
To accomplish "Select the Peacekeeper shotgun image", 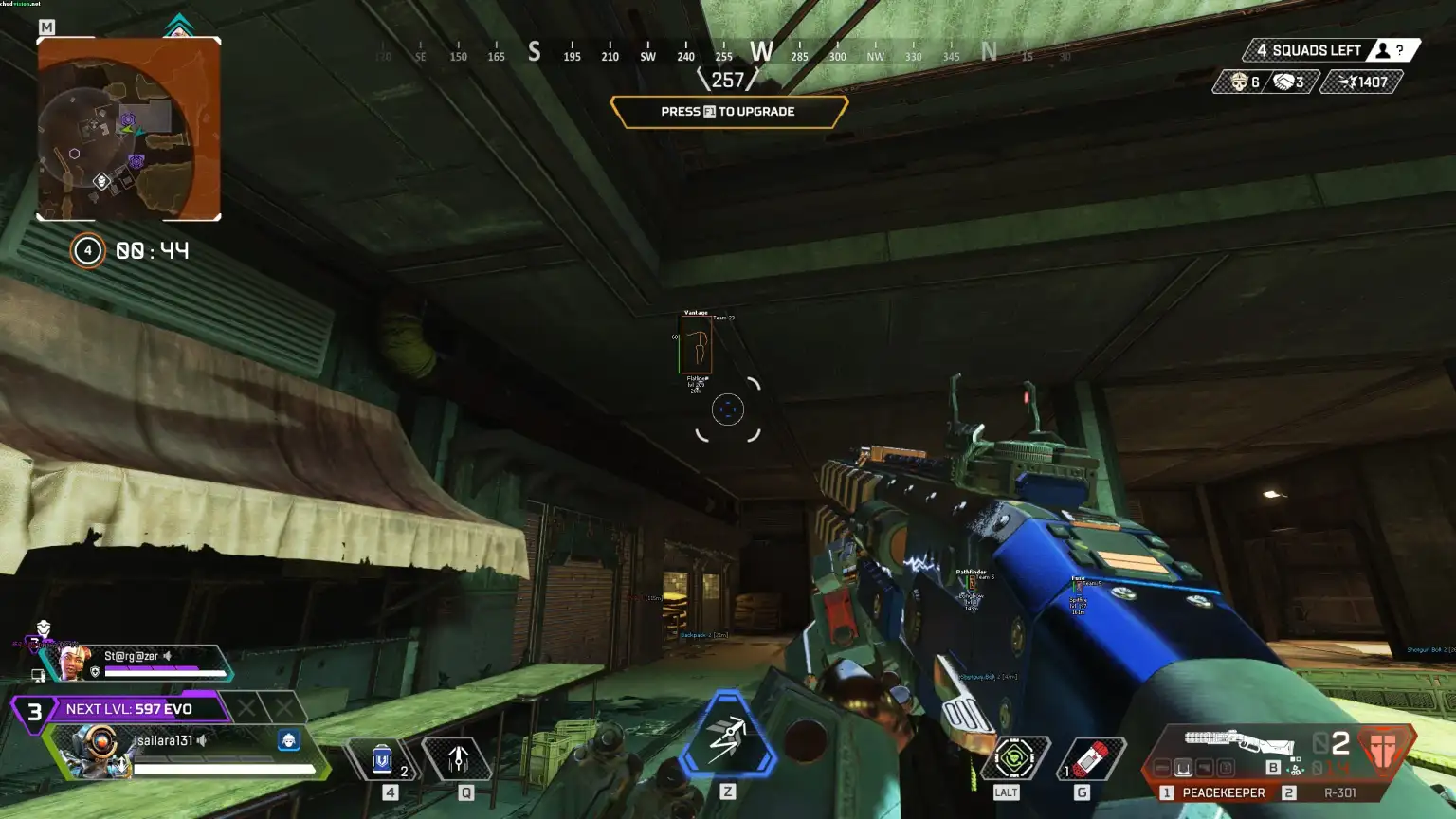I will coord(1239,741).
